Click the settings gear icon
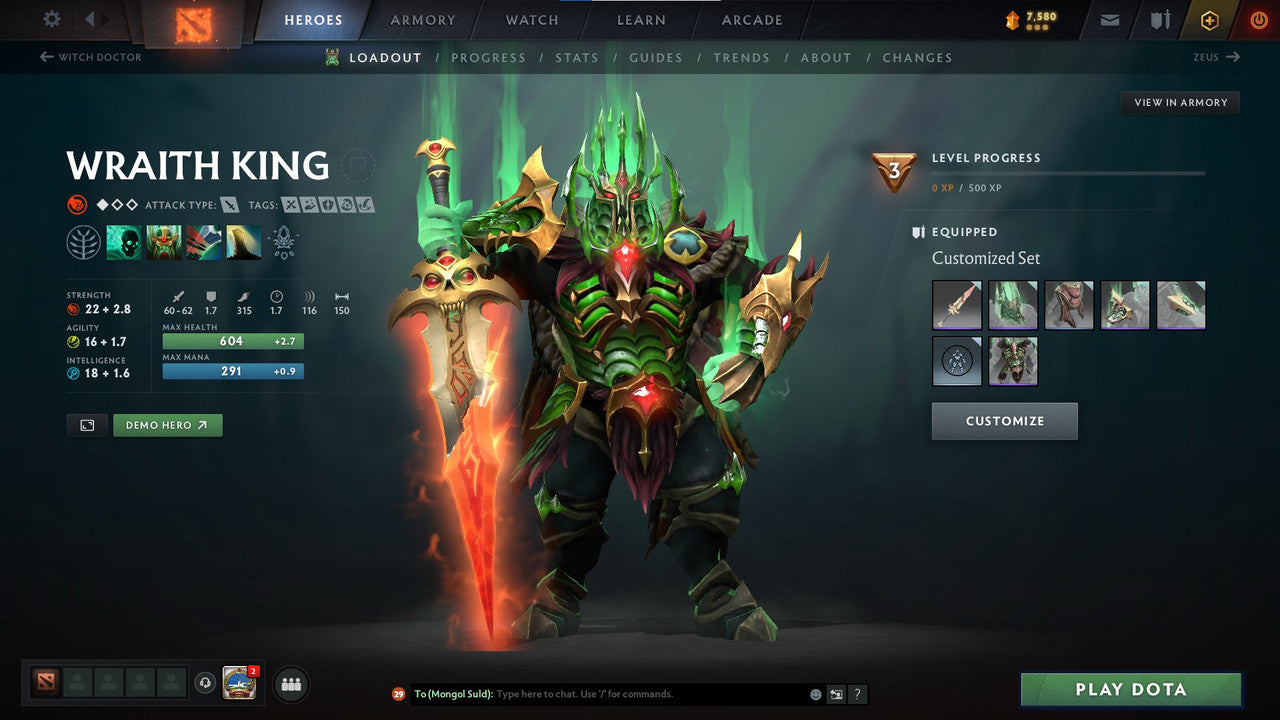Image resolution: width=1280 pixels, height=720 pixels. pyautogui.click(x=51, y=19)
